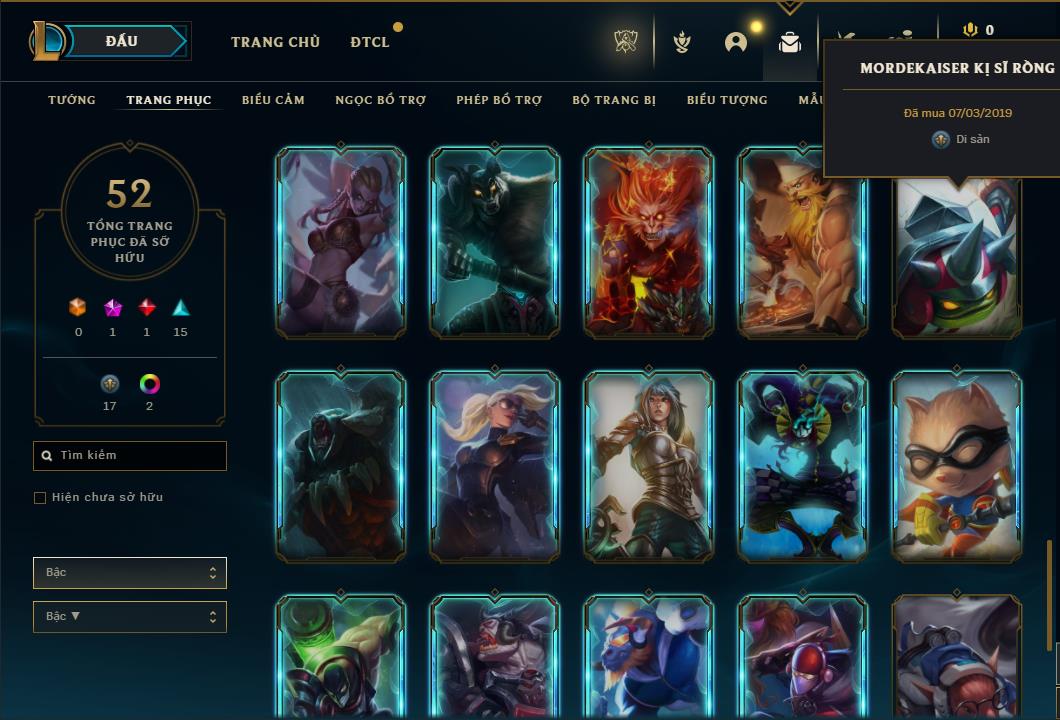Show the BỘ TRANG BỊ tab

tap(614, 100)
